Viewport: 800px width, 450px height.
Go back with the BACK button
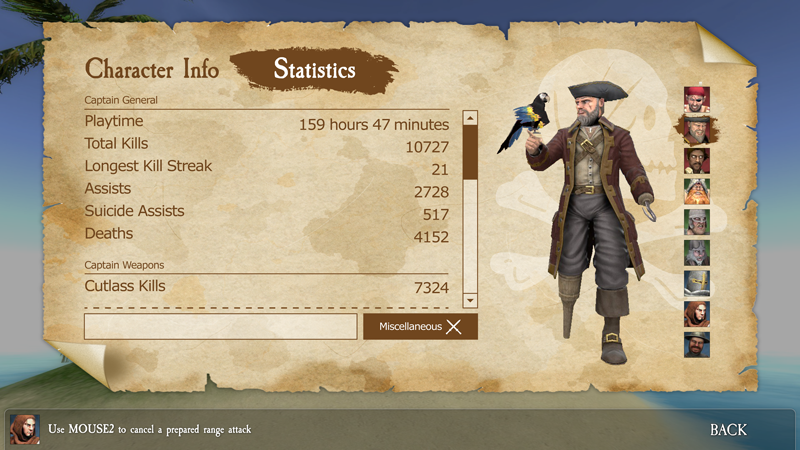[x=728, y=429]
